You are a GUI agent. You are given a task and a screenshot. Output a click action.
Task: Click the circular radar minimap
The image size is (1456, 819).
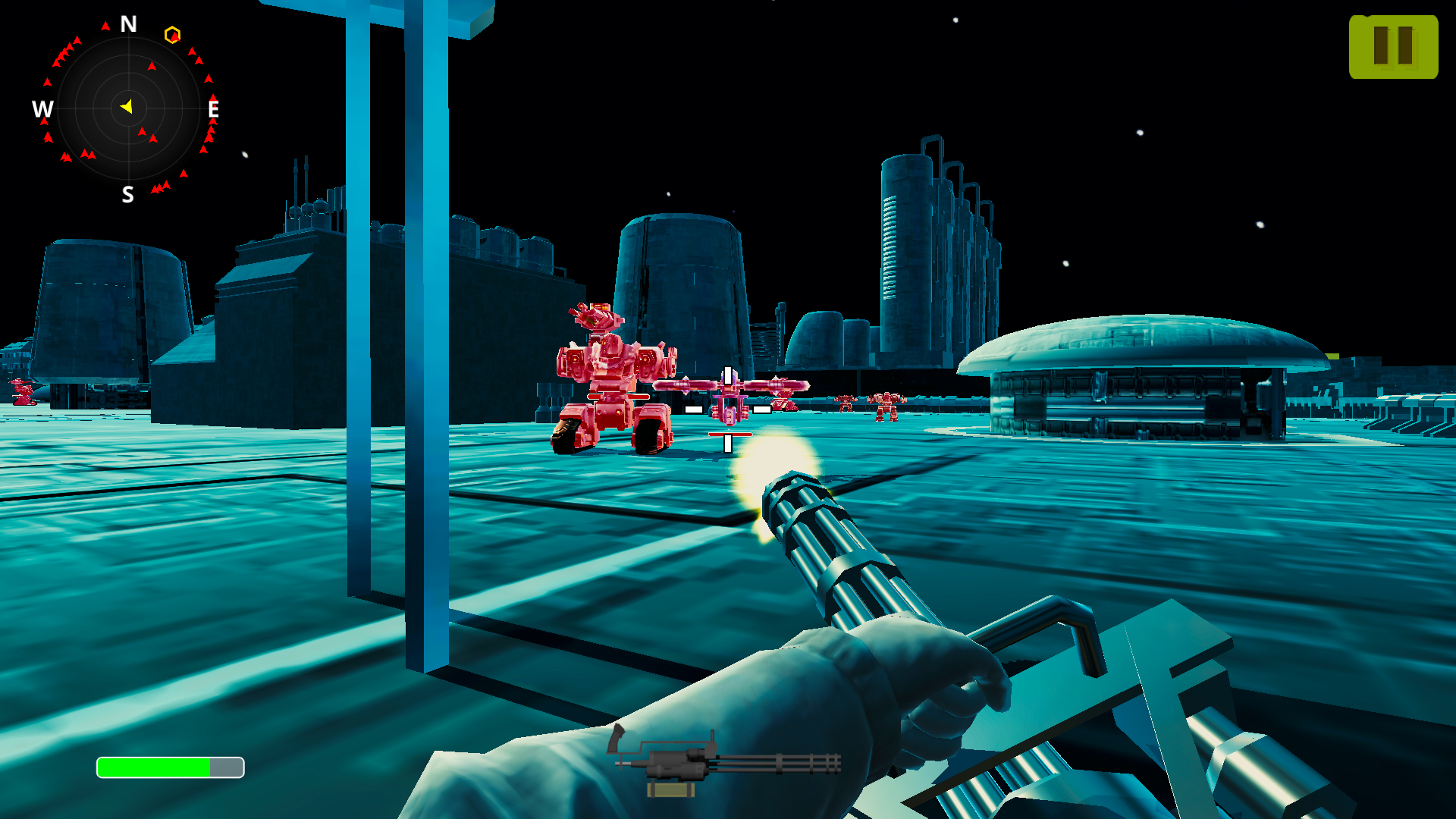click(x=128, y=108)
